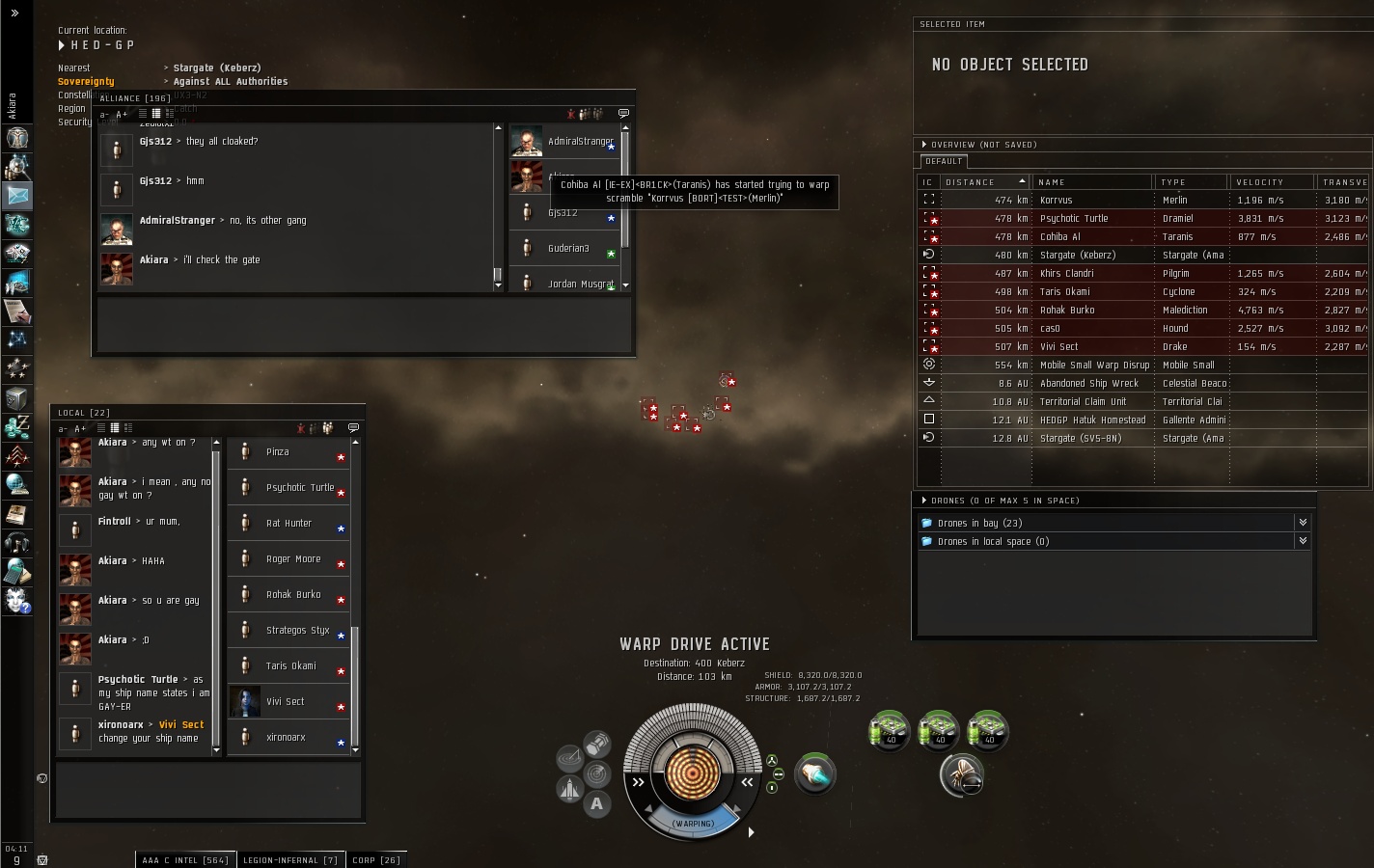Screen dimensions: 1374x868
Task: Select Vivi Sect in local member list
Action: pos(286,701)
